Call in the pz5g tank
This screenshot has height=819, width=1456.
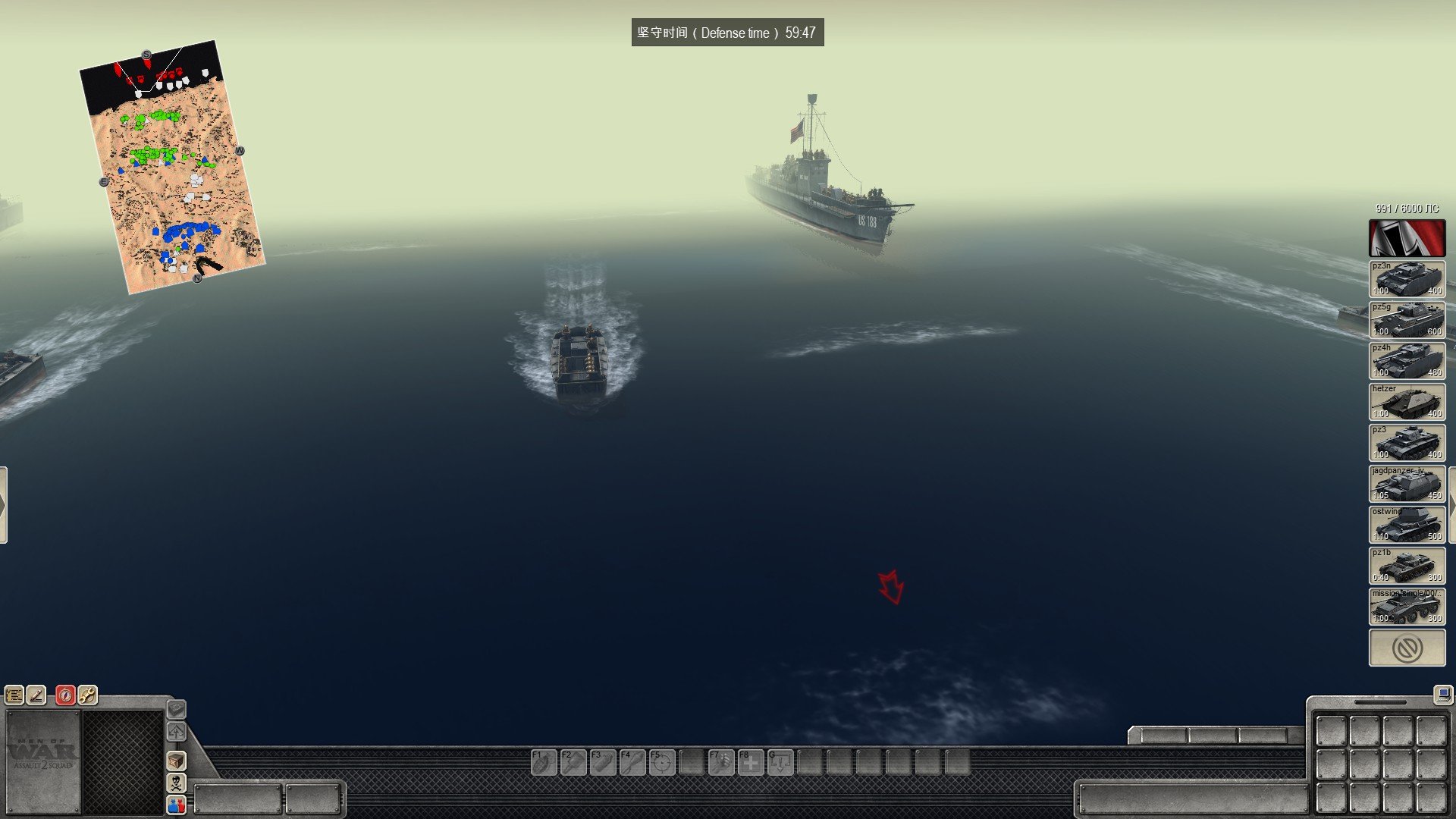click(1407, 320)
